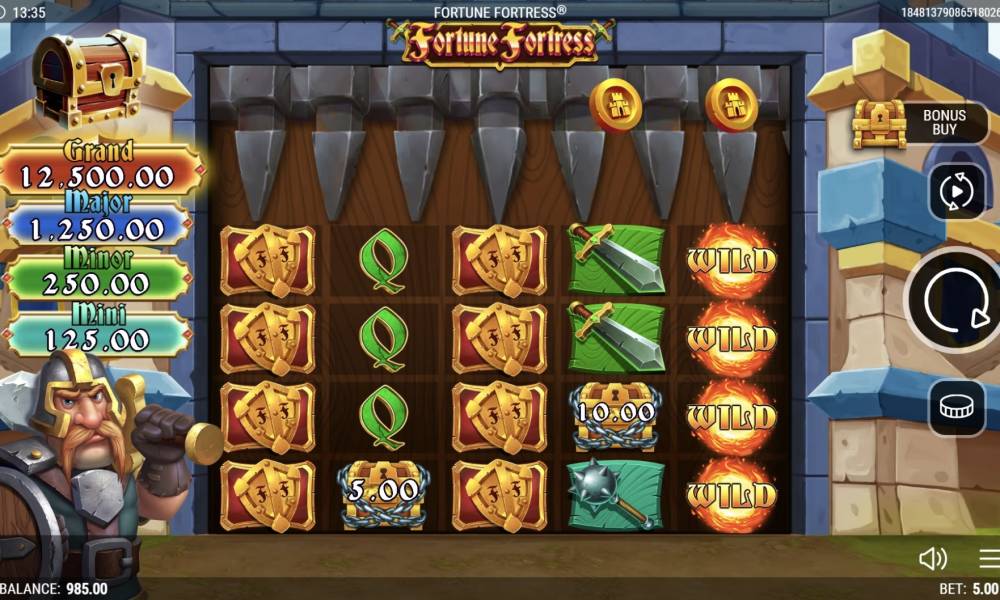Spin the reels with the large spin button

point(953,297)
